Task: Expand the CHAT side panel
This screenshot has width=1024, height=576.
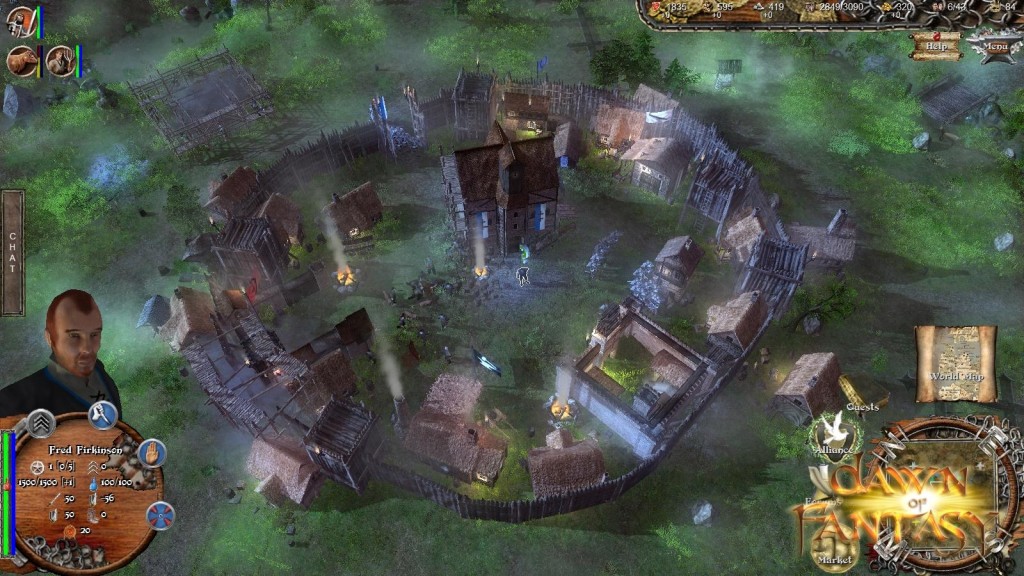Action: (x=12, y=252)
